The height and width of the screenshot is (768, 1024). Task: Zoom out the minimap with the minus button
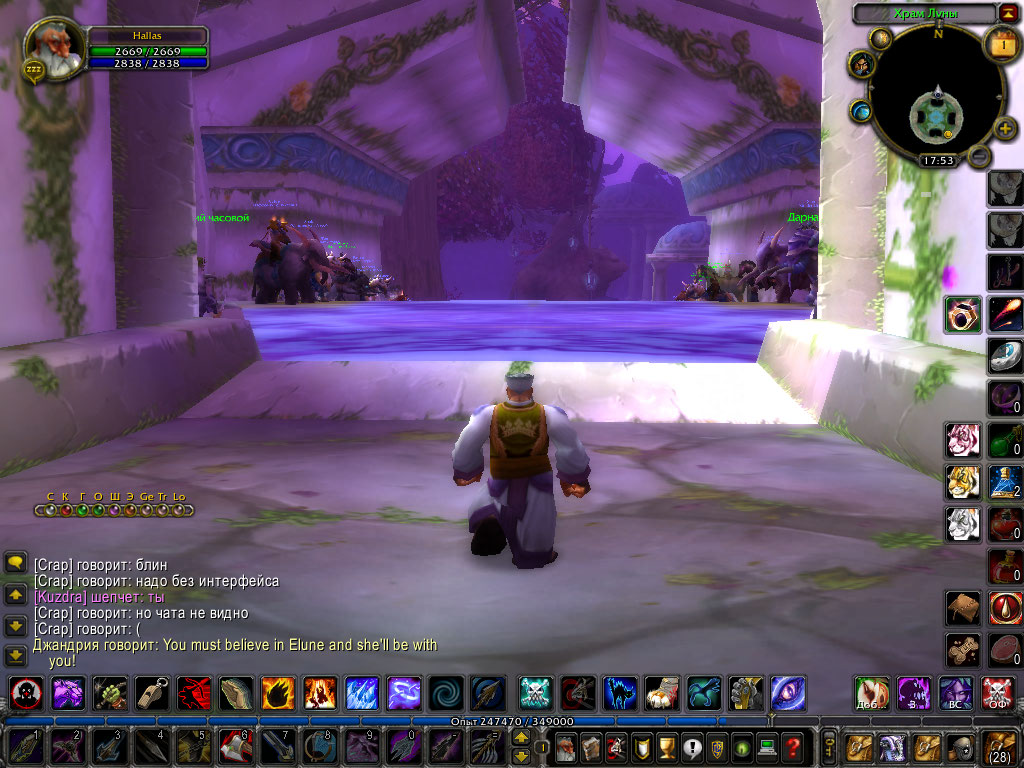tap(980, 155)
